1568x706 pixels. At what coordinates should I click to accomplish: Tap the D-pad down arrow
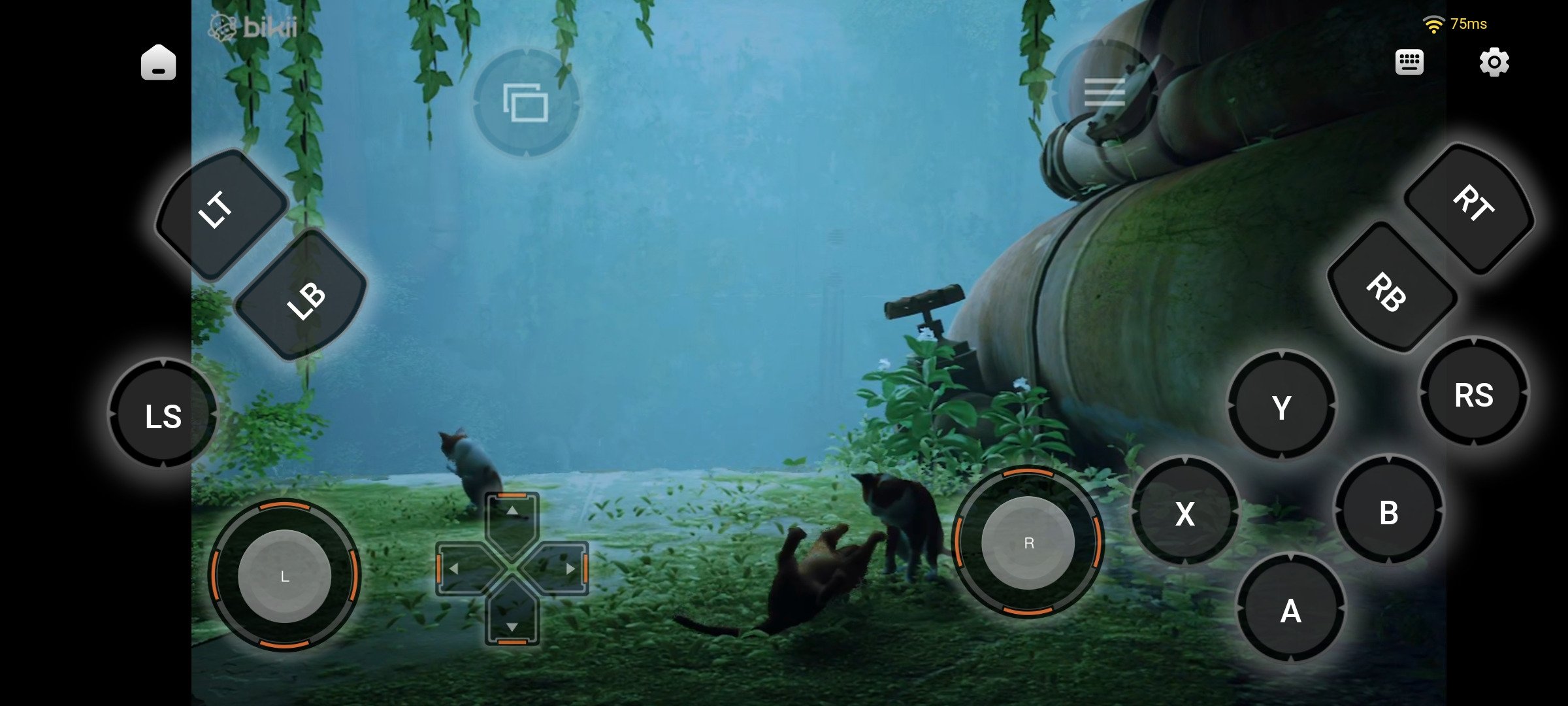(x=512, y=626)
